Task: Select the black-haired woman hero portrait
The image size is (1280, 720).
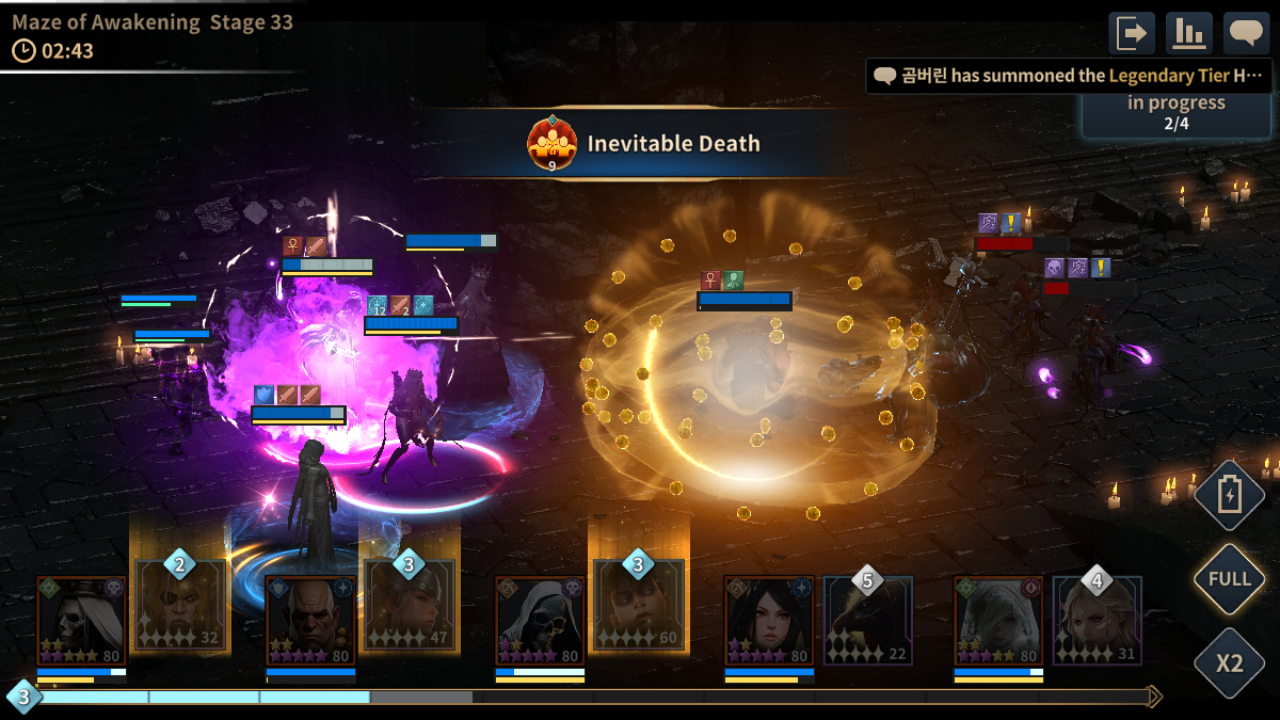Action: pyautogui.click(x=769, y=620)
